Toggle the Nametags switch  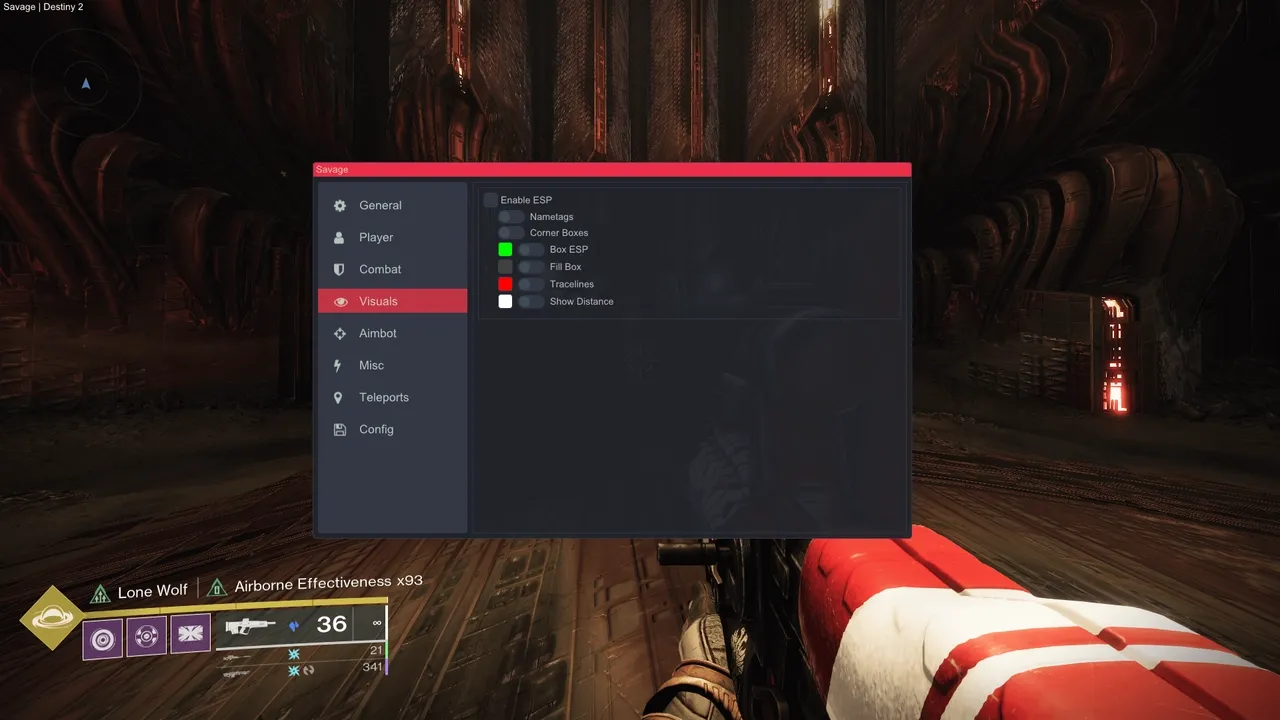[511, 217]
